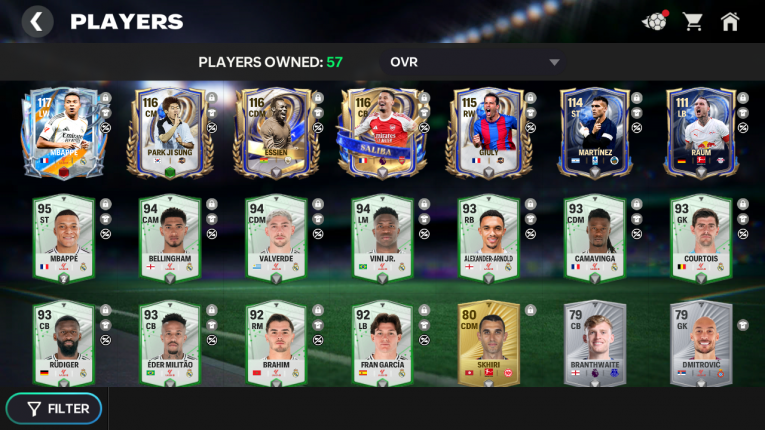Go back using the arrow button

[37, 21]
